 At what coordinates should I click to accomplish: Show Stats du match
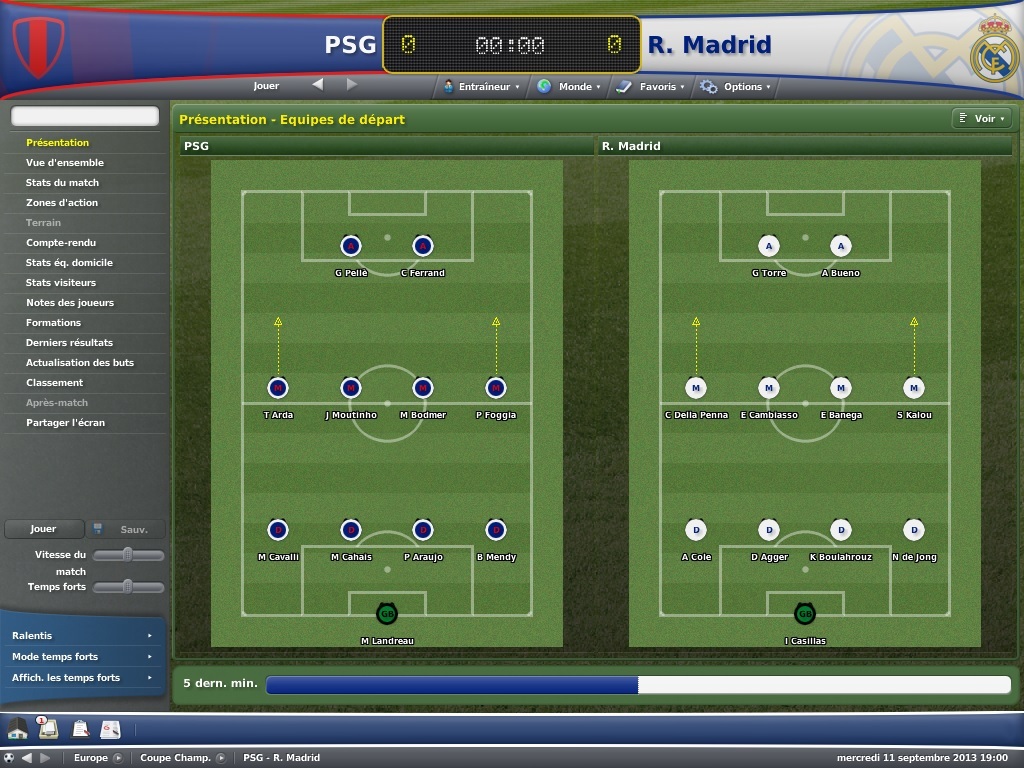point(62,183)
